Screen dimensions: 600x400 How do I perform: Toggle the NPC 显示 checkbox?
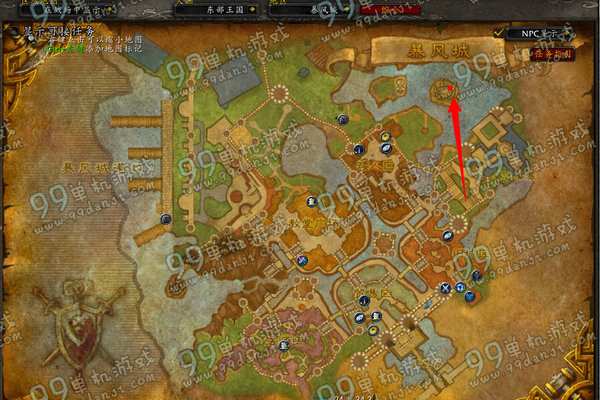tap(499, 32)
